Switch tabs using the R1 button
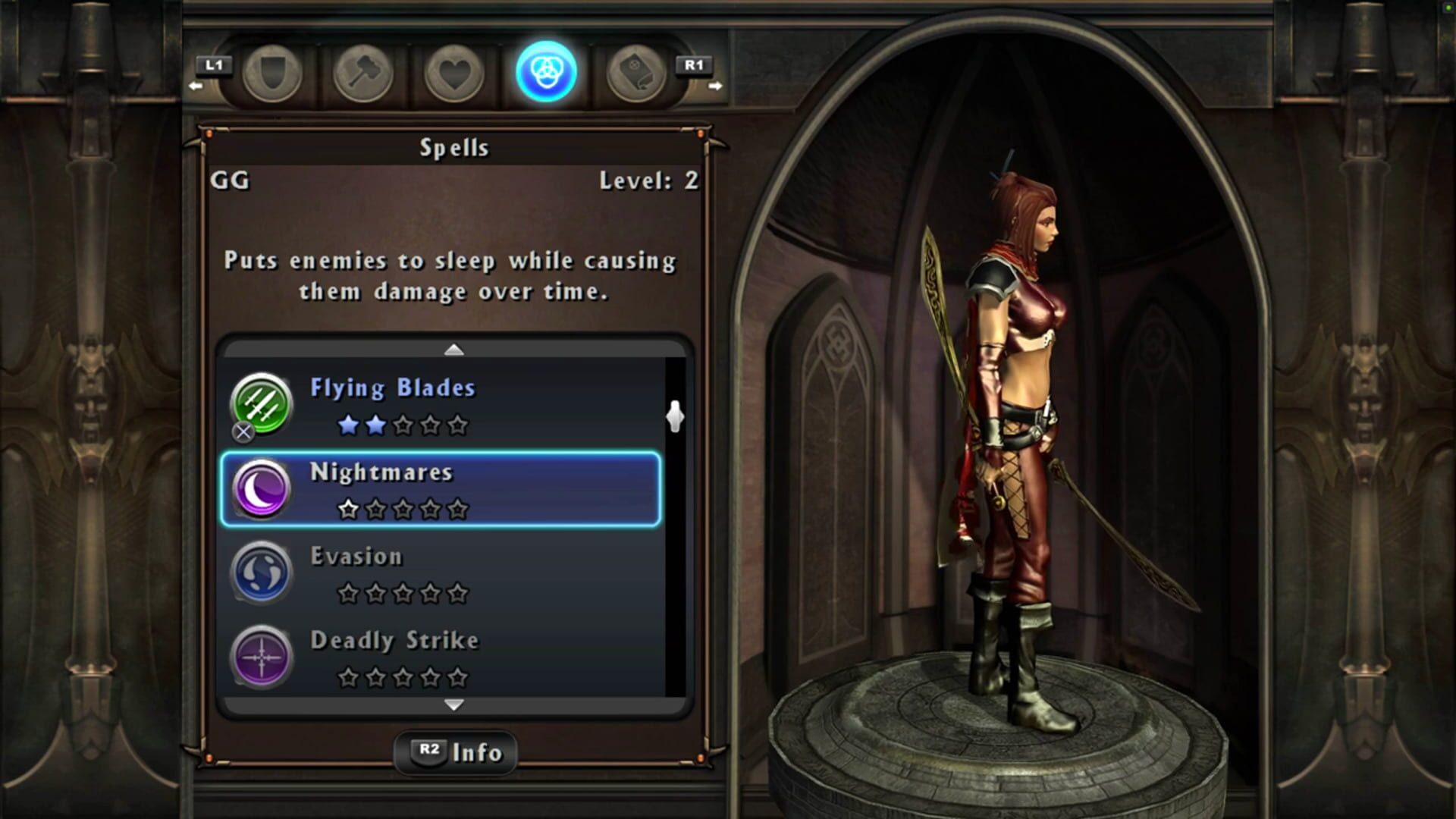The width and height of the screenshot is (1456, 819). pyautogui.click(x=694, y=67)
